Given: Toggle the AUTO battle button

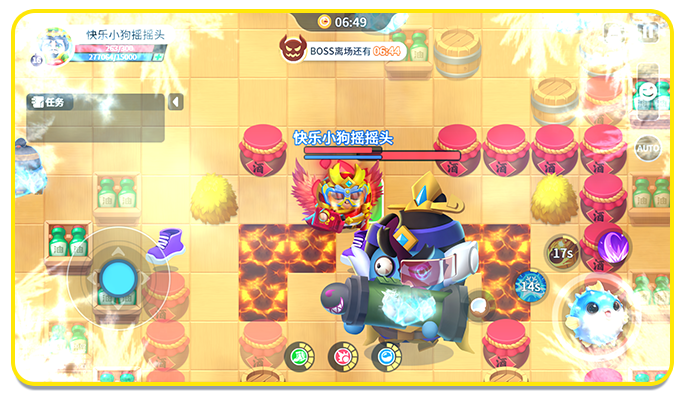Looking at the screenshot, I should (647, 148).
